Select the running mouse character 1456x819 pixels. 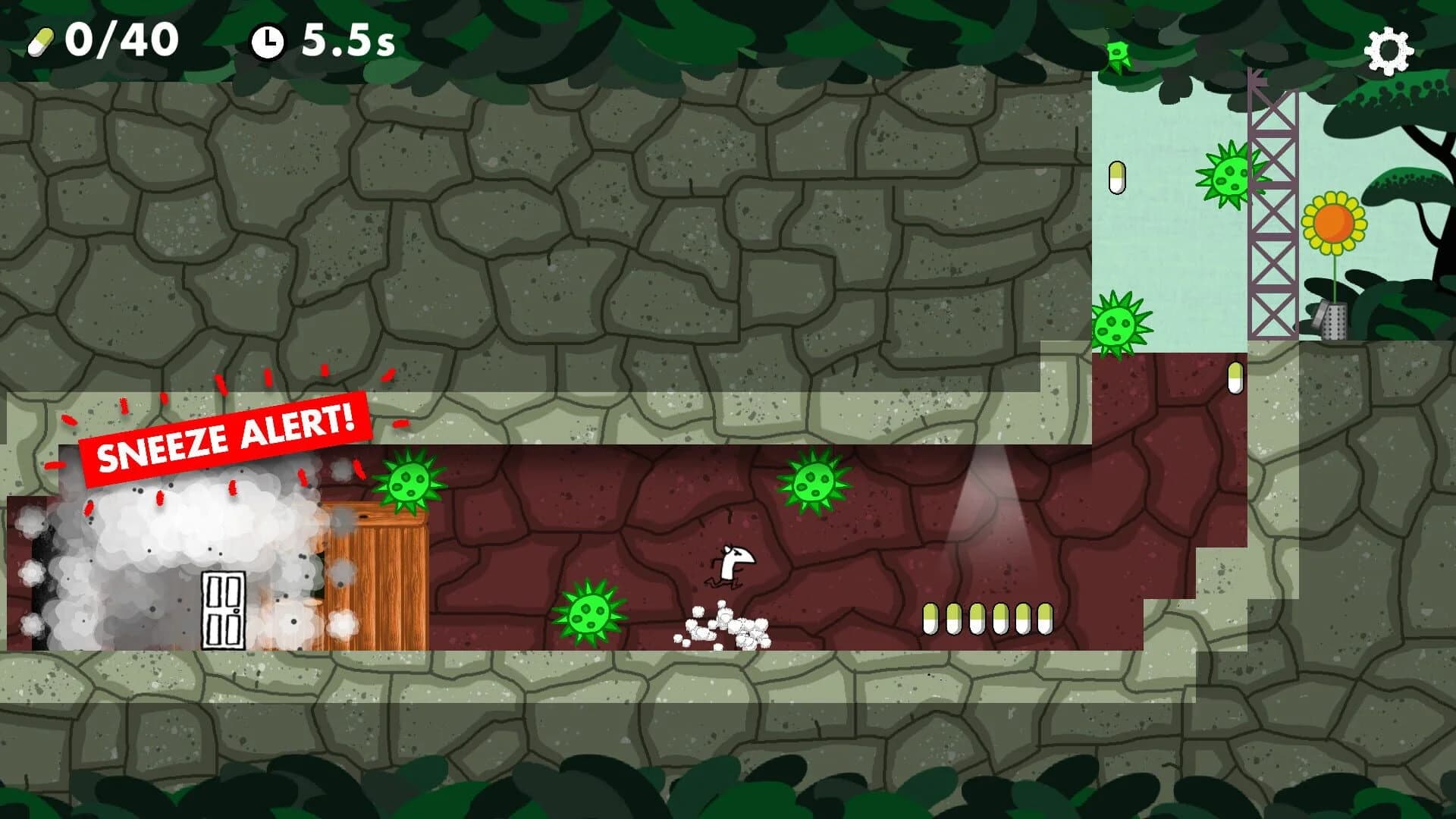(x=730, y=565)
